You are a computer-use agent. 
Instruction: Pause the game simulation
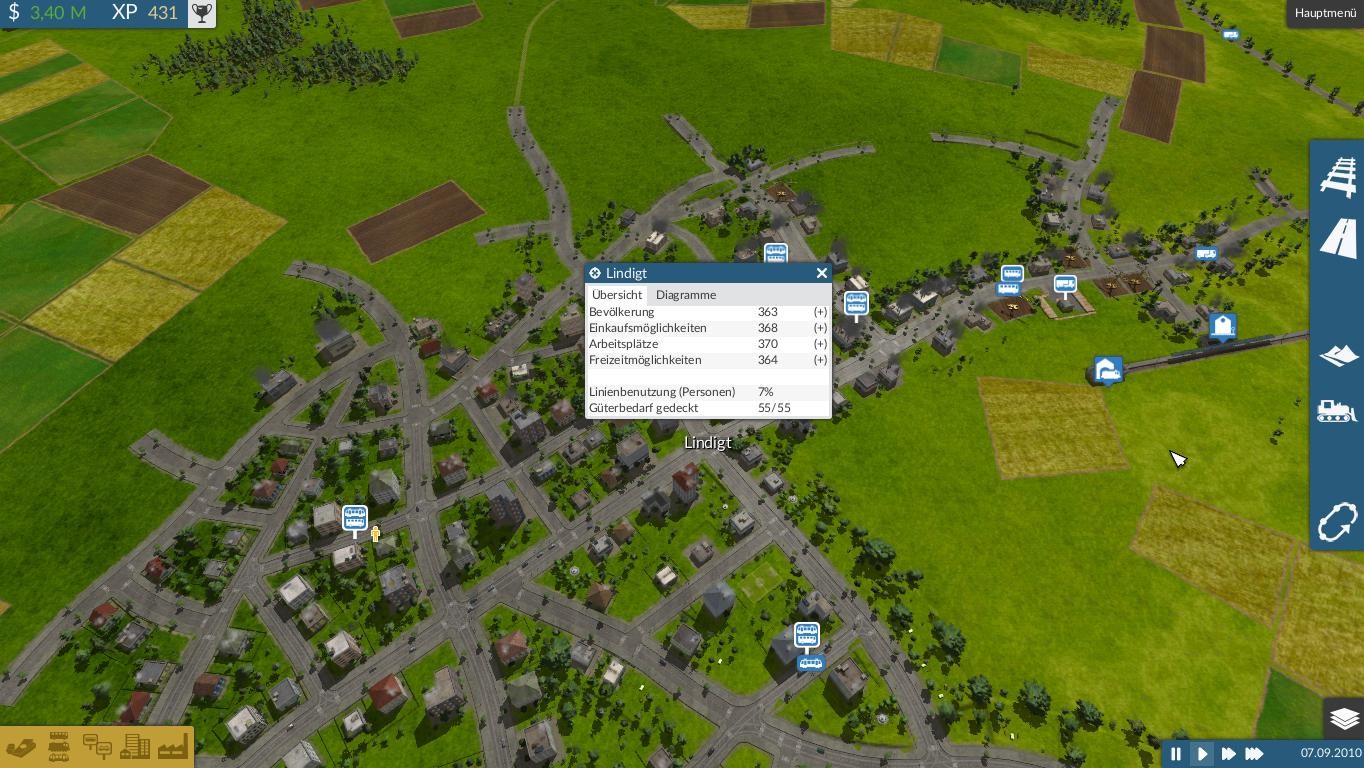pyautogui.click(x=1176, y=754)
